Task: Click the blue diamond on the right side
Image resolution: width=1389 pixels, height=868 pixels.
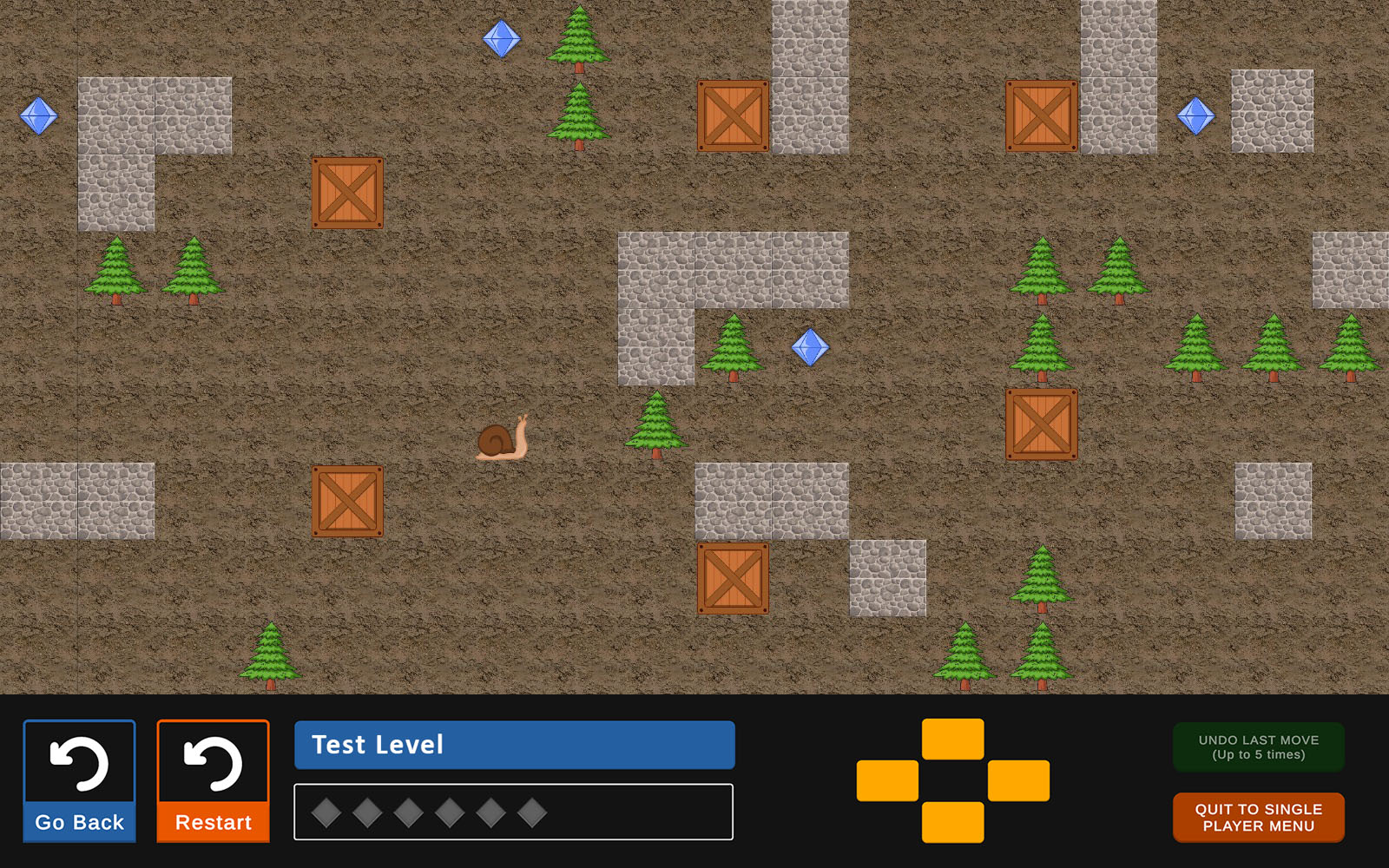Action: (x=1195, y=115)
